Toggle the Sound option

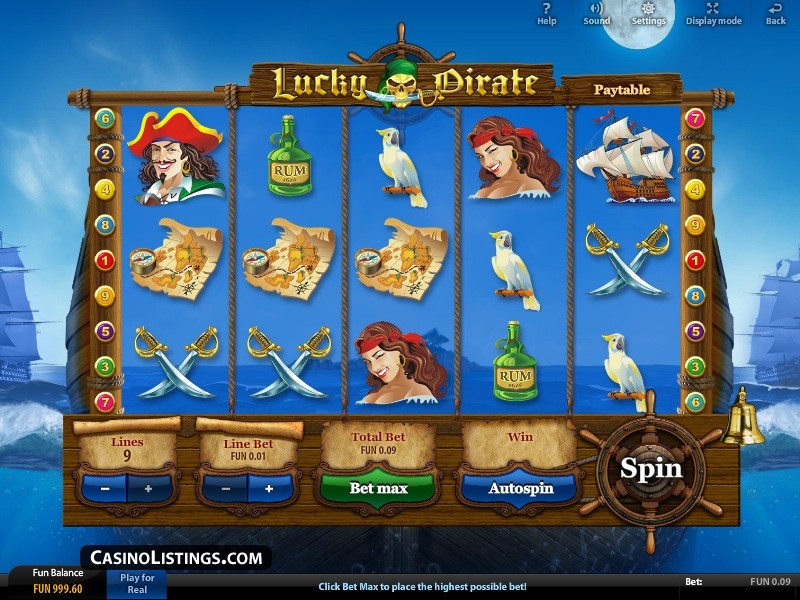click(597, 13)
